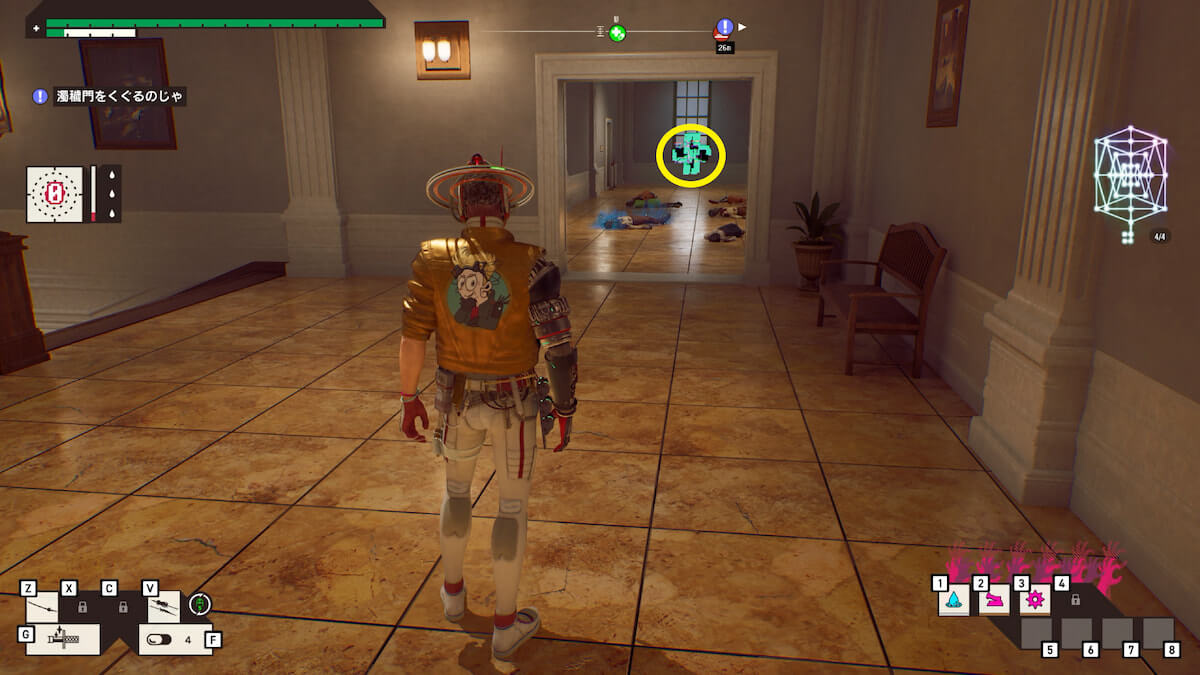Viewport: 1200px width, 675px height.
Task: Select the single-blade weapon slot
Action: pos(42,607)
